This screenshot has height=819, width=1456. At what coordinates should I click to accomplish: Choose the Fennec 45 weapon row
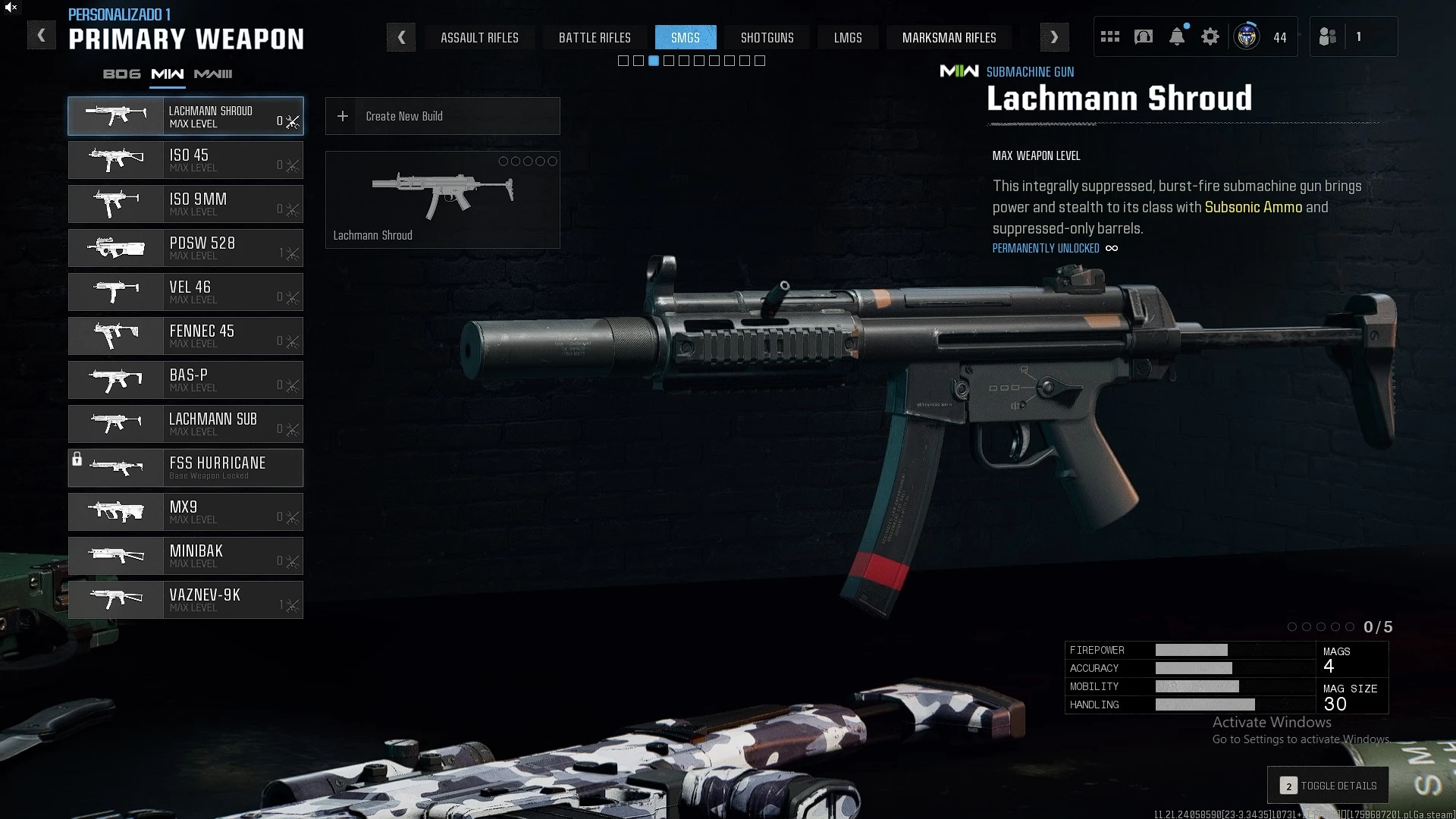pyautogui.click(x=186, y=336)
